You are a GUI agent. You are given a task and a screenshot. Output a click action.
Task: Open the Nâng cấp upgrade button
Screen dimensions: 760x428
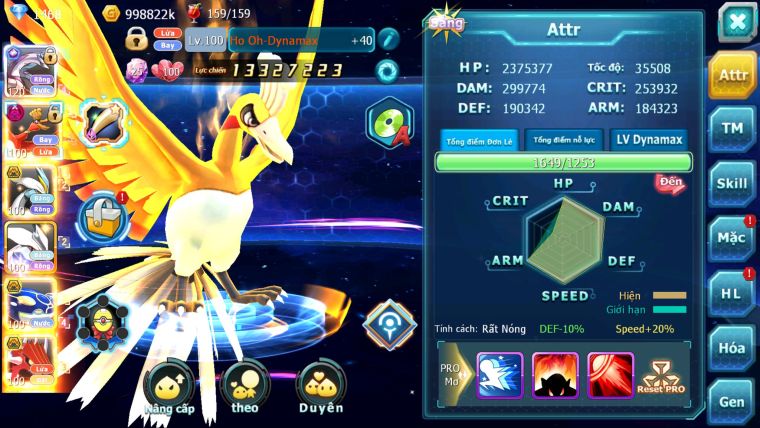point(168,389)
